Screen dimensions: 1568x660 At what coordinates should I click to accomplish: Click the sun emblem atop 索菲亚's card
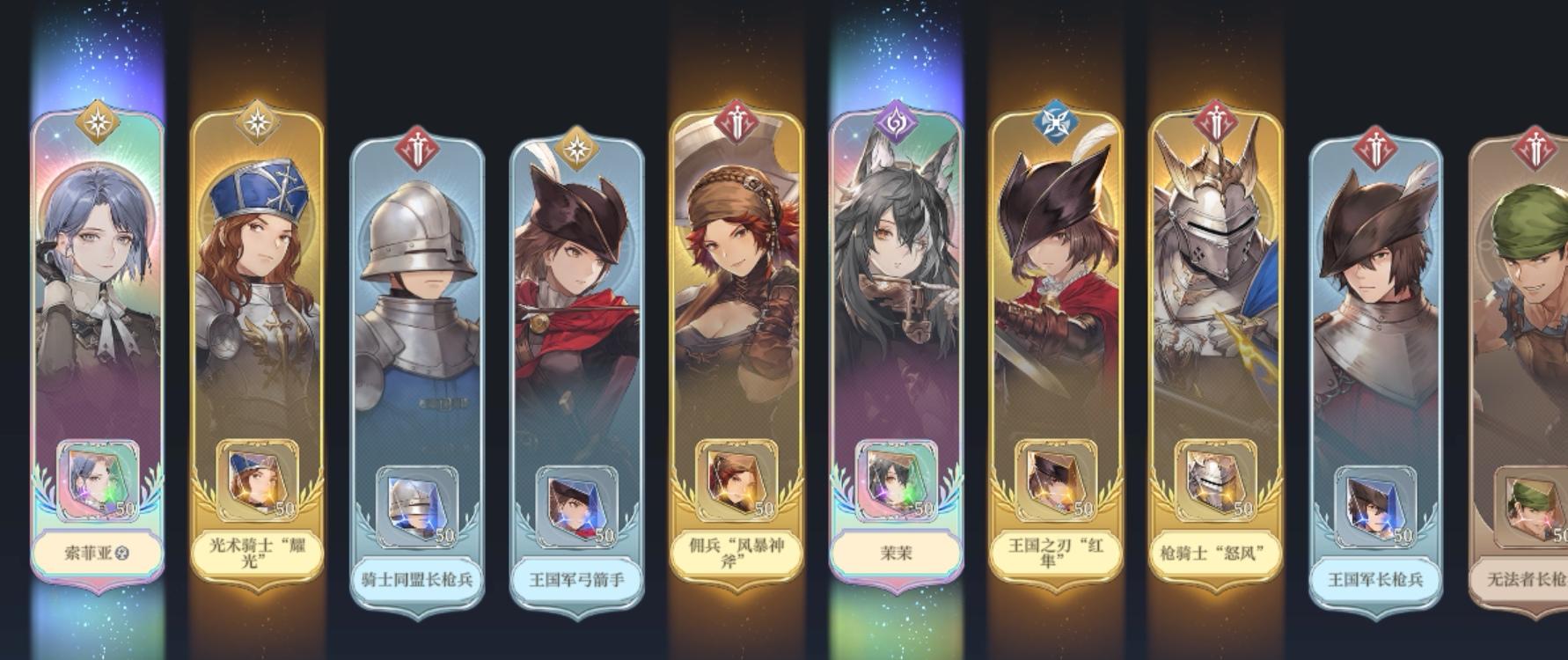tap(97, 123)
